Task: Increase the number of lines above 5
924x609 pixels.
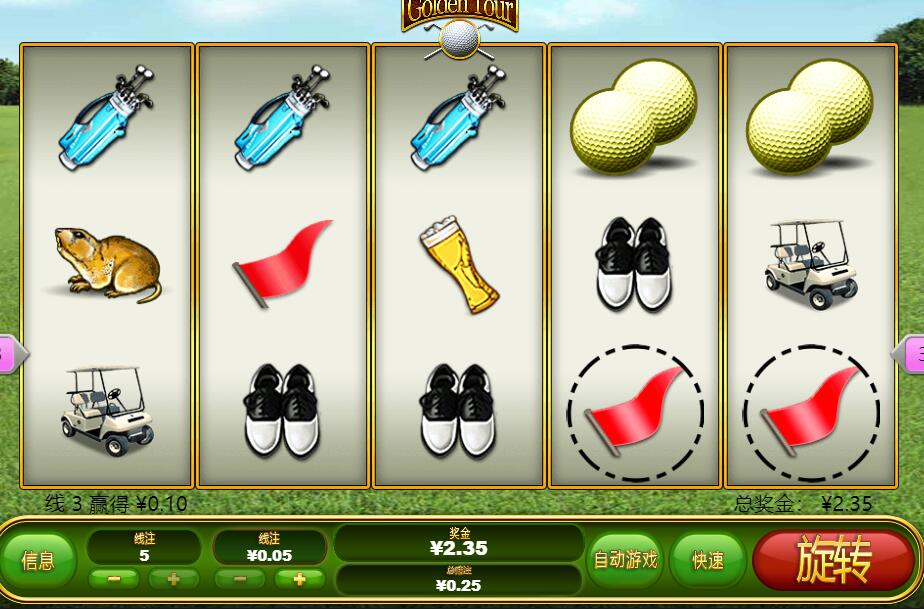Action: [173, 579]
